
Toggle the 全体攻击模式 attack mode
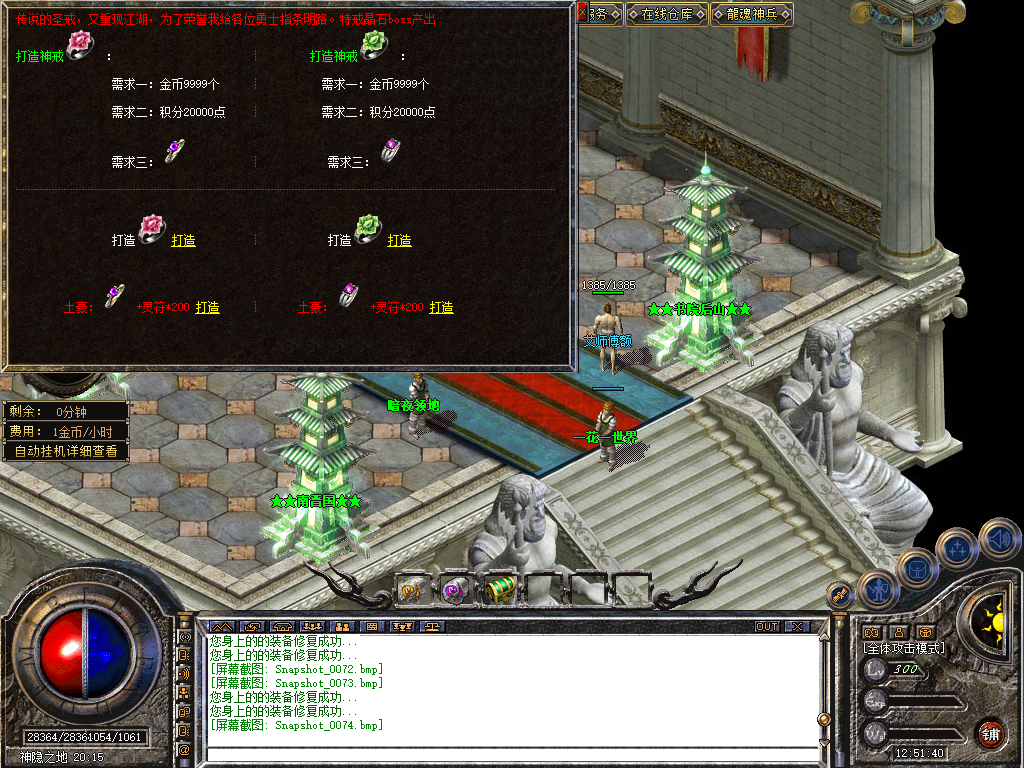pyautogui.click(x=904, y=648)
